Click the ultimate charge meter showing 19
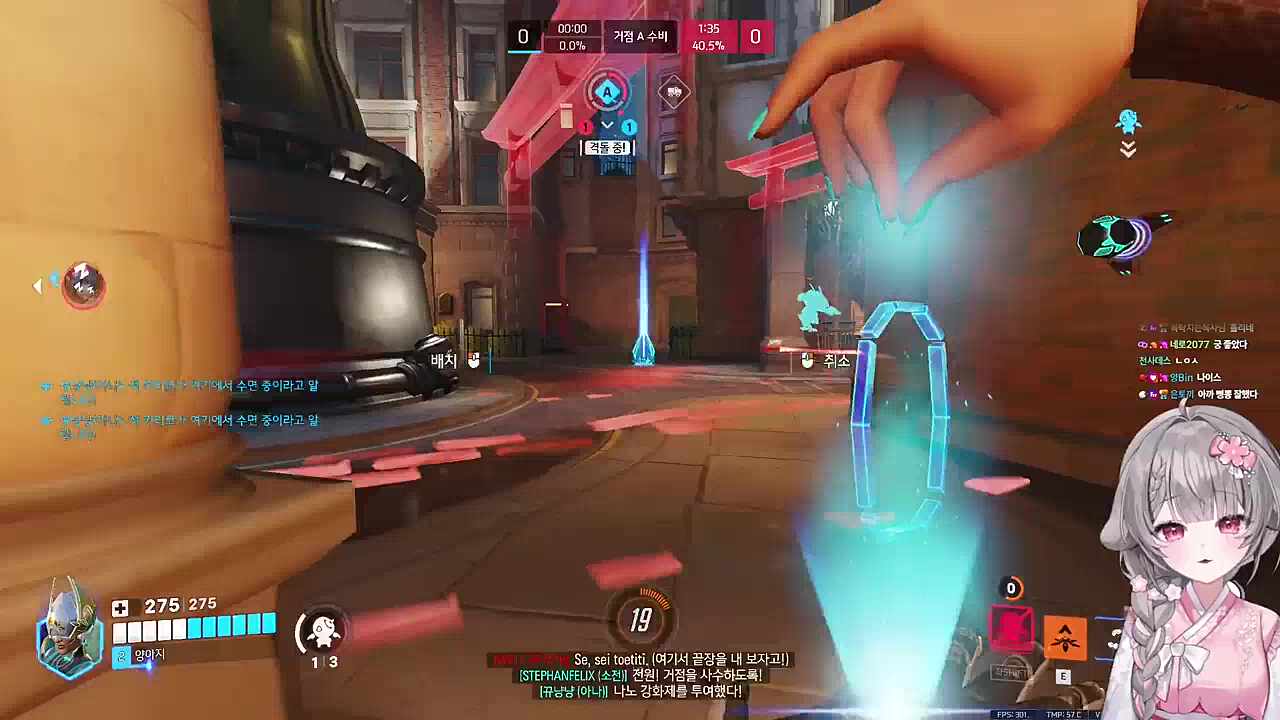Viewport: 1280px width, 720px height. (x=640, y=621)
